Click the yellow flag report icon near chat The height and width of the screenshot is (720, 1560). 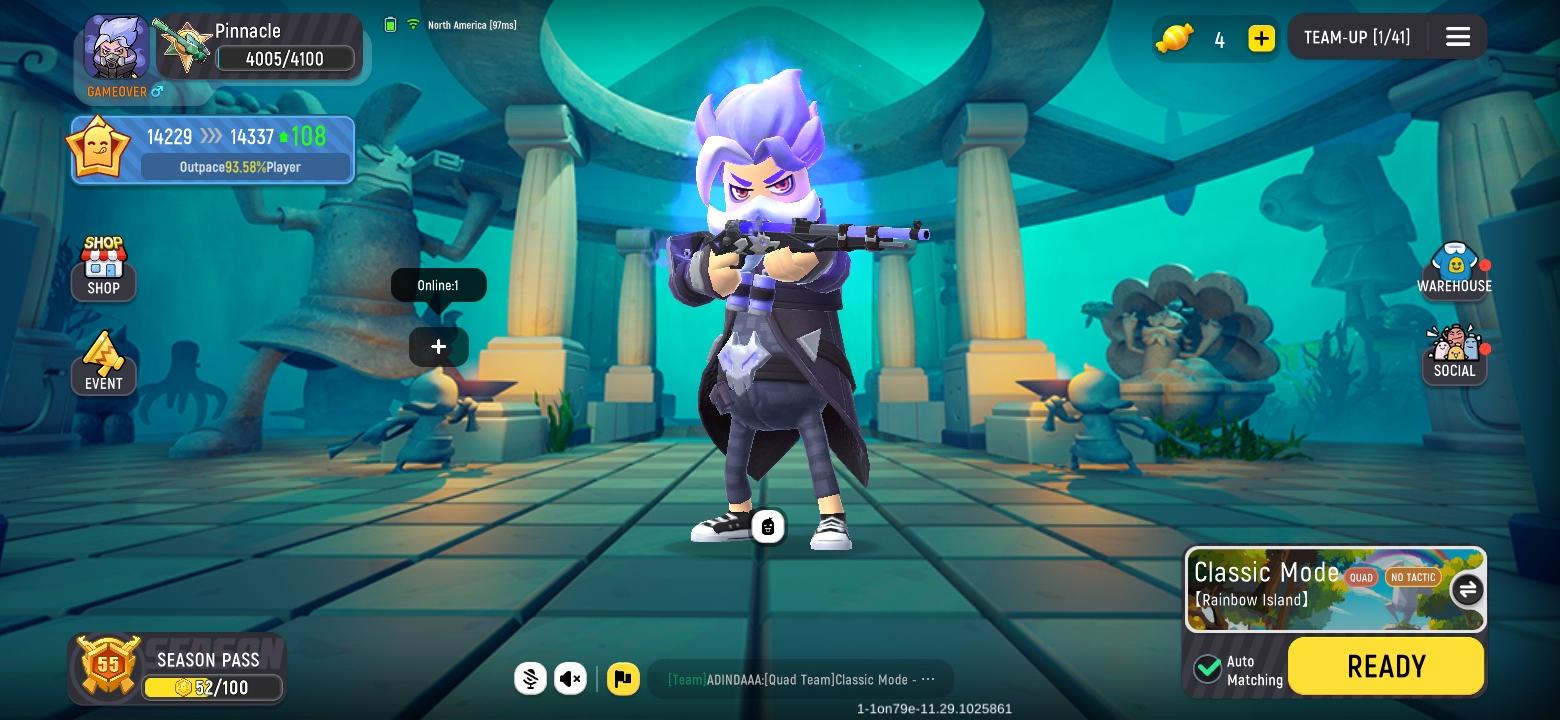pos(623,679)
